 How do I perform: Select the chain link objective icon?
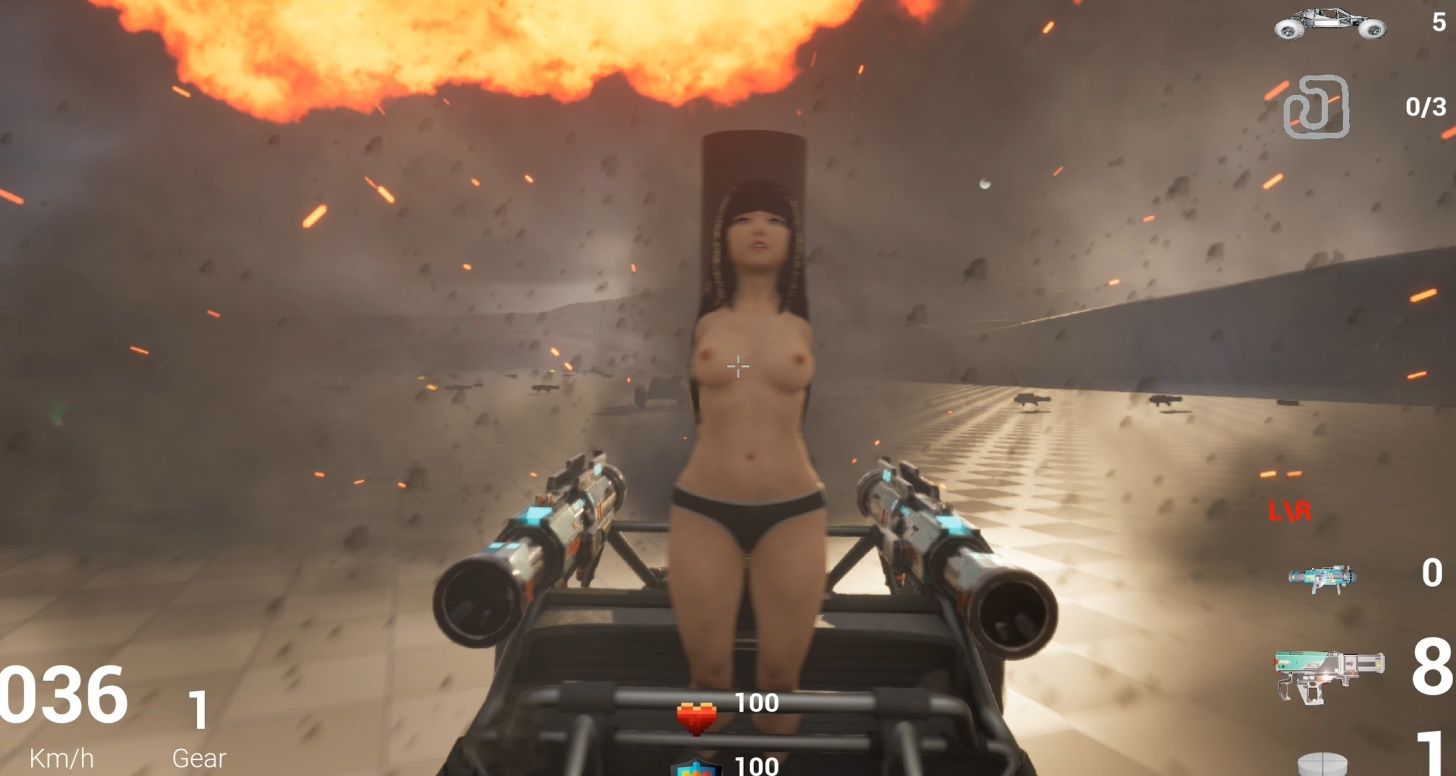[x=1316, y=107]
